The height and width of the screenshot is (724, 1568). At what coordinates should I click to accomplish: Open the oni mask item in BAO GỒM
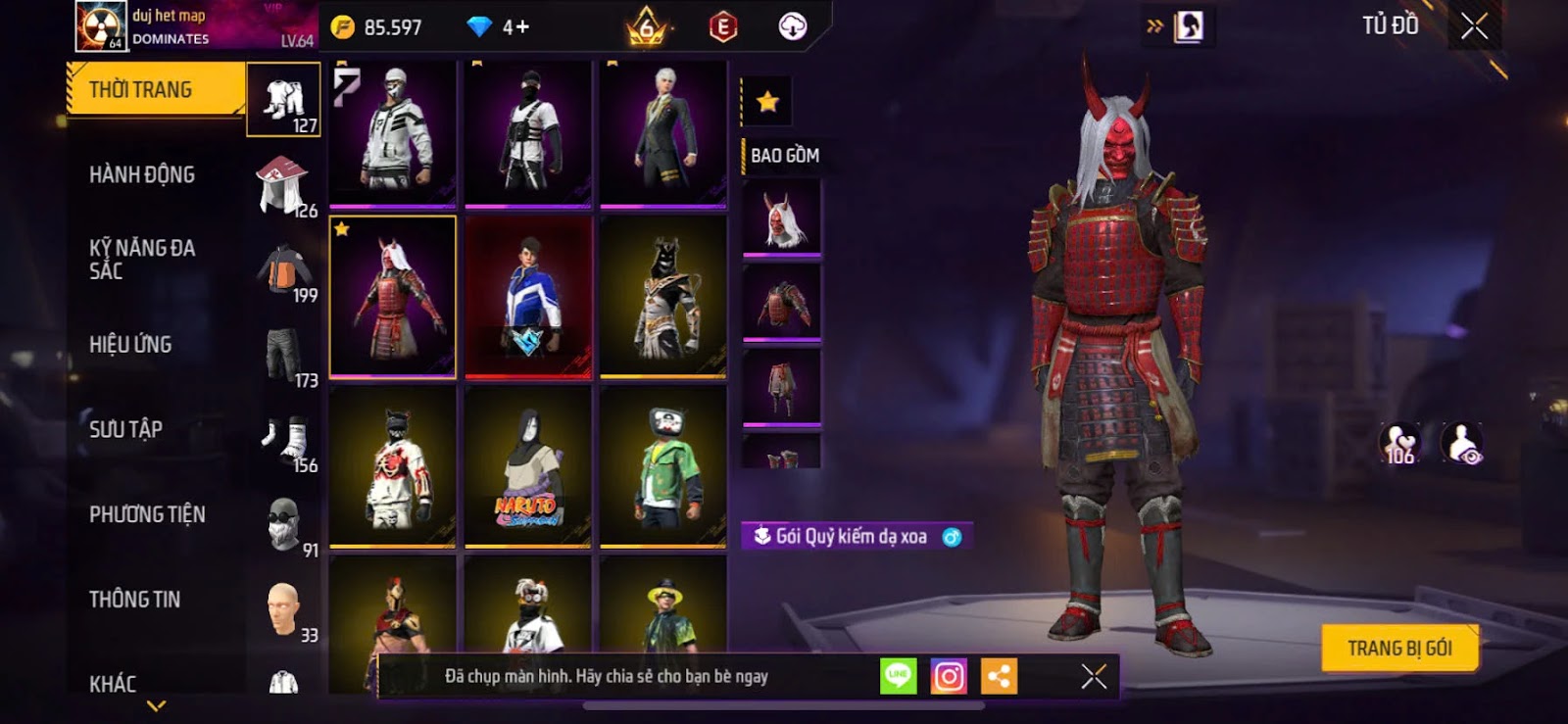781,217
